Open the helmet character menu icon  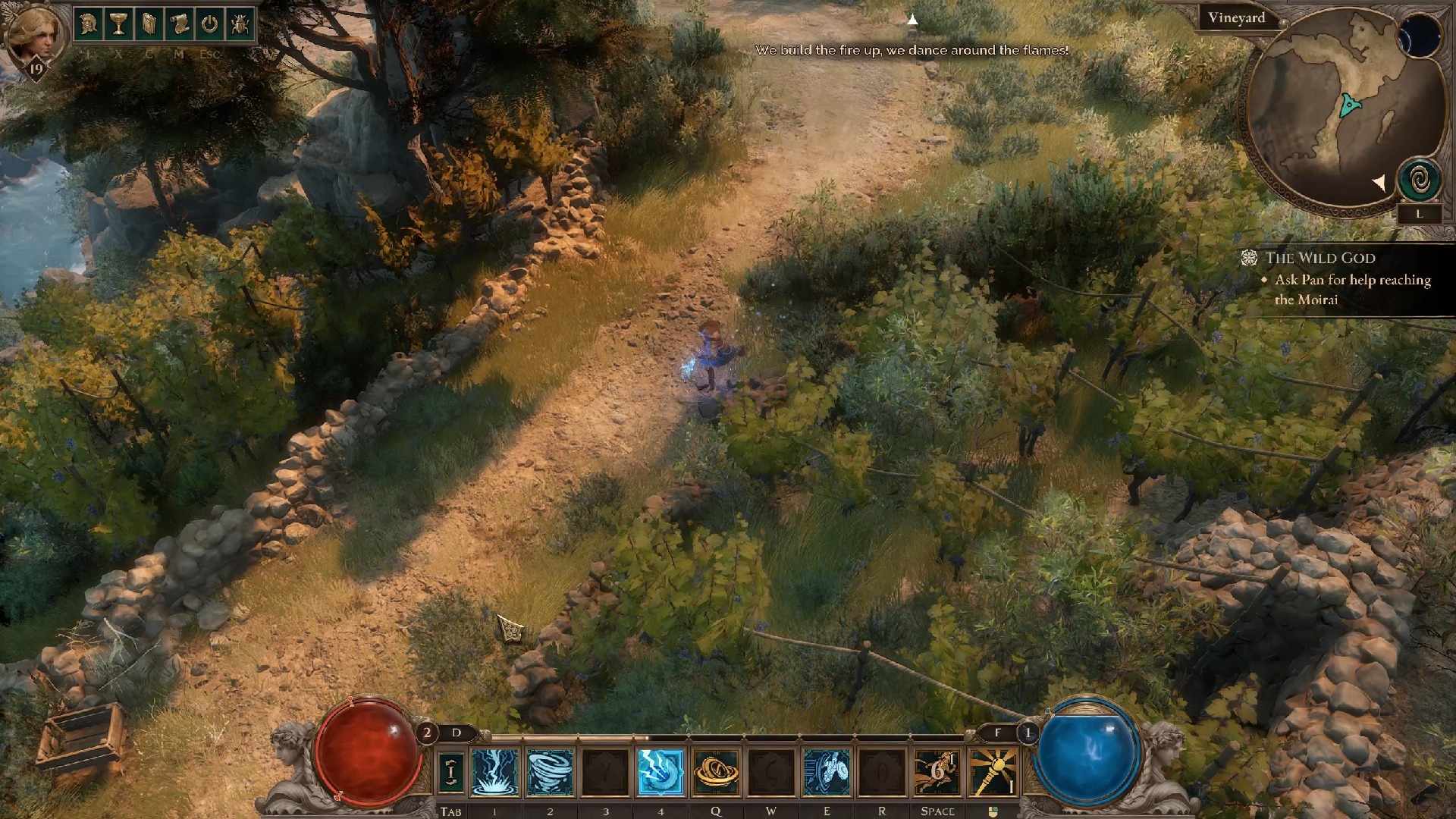point(88,25)
